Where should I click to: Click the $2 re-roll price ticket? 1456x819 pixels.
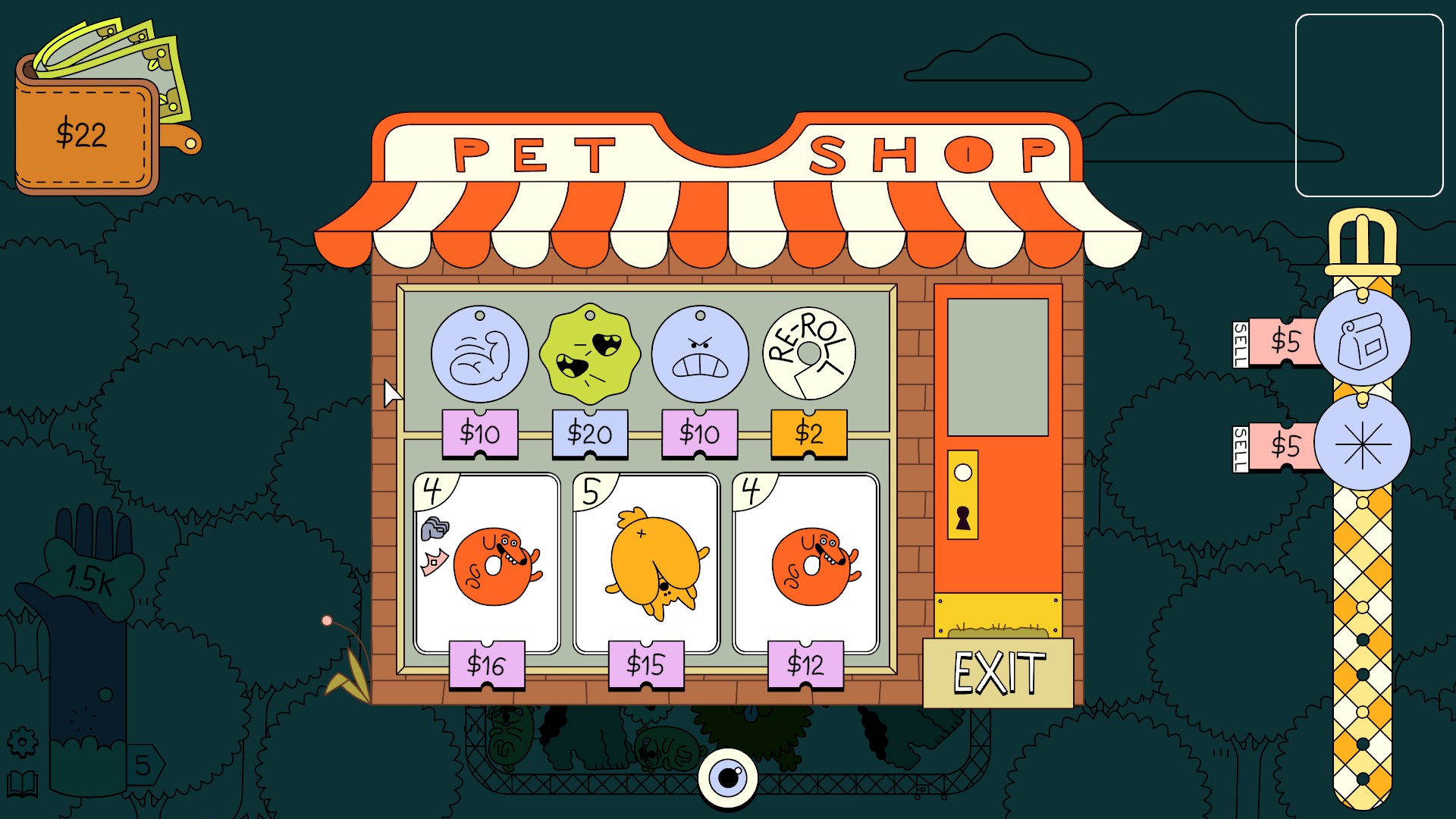(x=808, y=434)
